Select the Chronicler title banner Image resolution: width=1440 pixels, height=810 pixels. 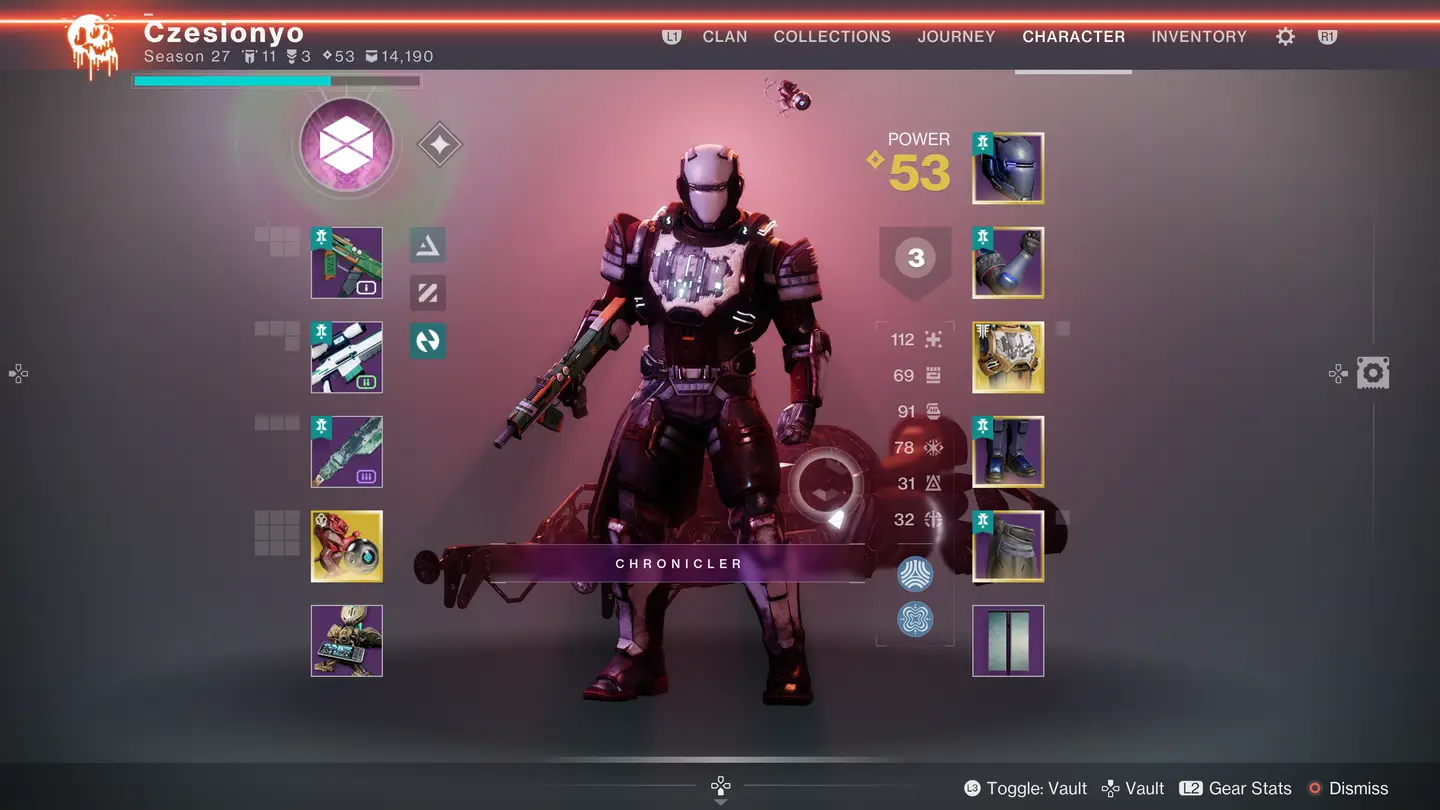[678, 564]
